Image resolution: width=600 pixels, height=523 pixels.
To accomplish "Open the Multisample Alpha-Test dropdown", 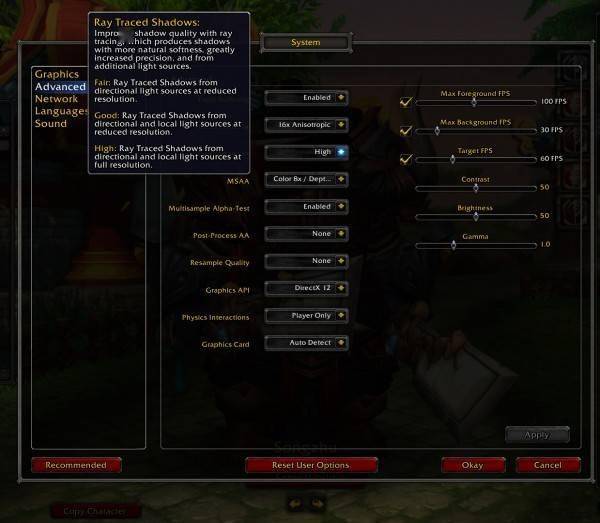I will pyautogui.click(x=306, y=206).
